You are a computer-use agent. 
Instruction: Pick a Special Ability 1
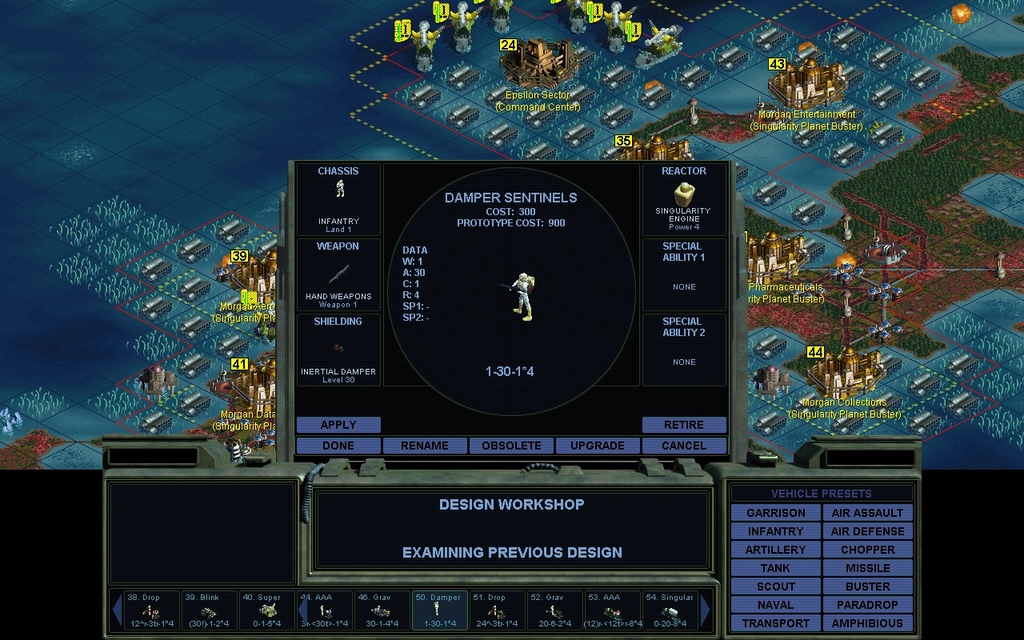684,274
